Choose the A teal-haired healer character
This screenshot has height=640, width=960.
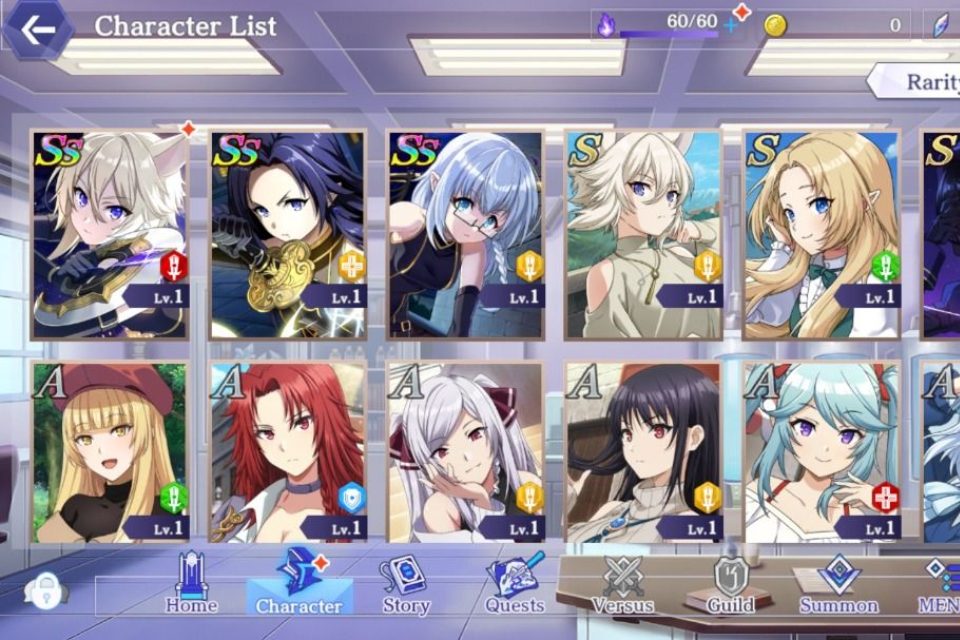click(x=822, y=452)
